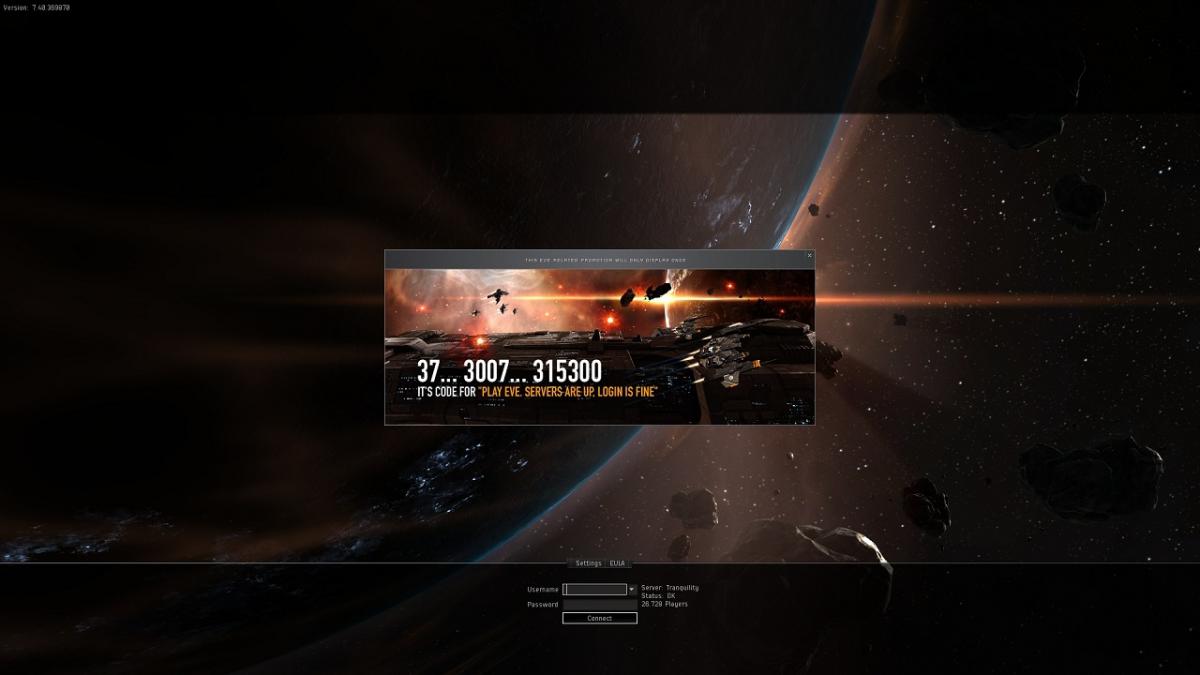View the EULA
Screen dimensions: 1200x675
pyautogui.click(x=617, y=563)
